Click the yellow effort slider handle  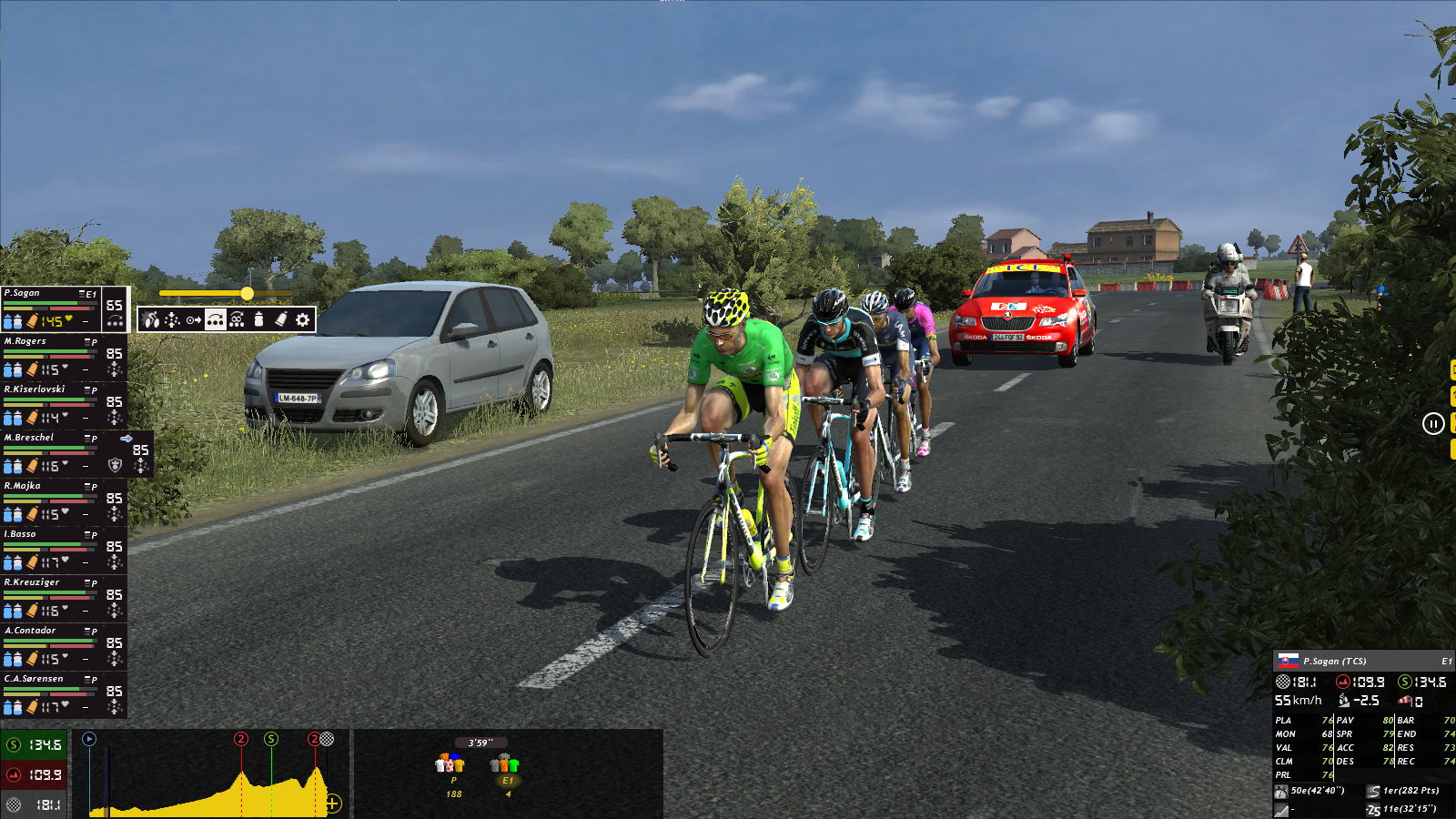point(247,293)
